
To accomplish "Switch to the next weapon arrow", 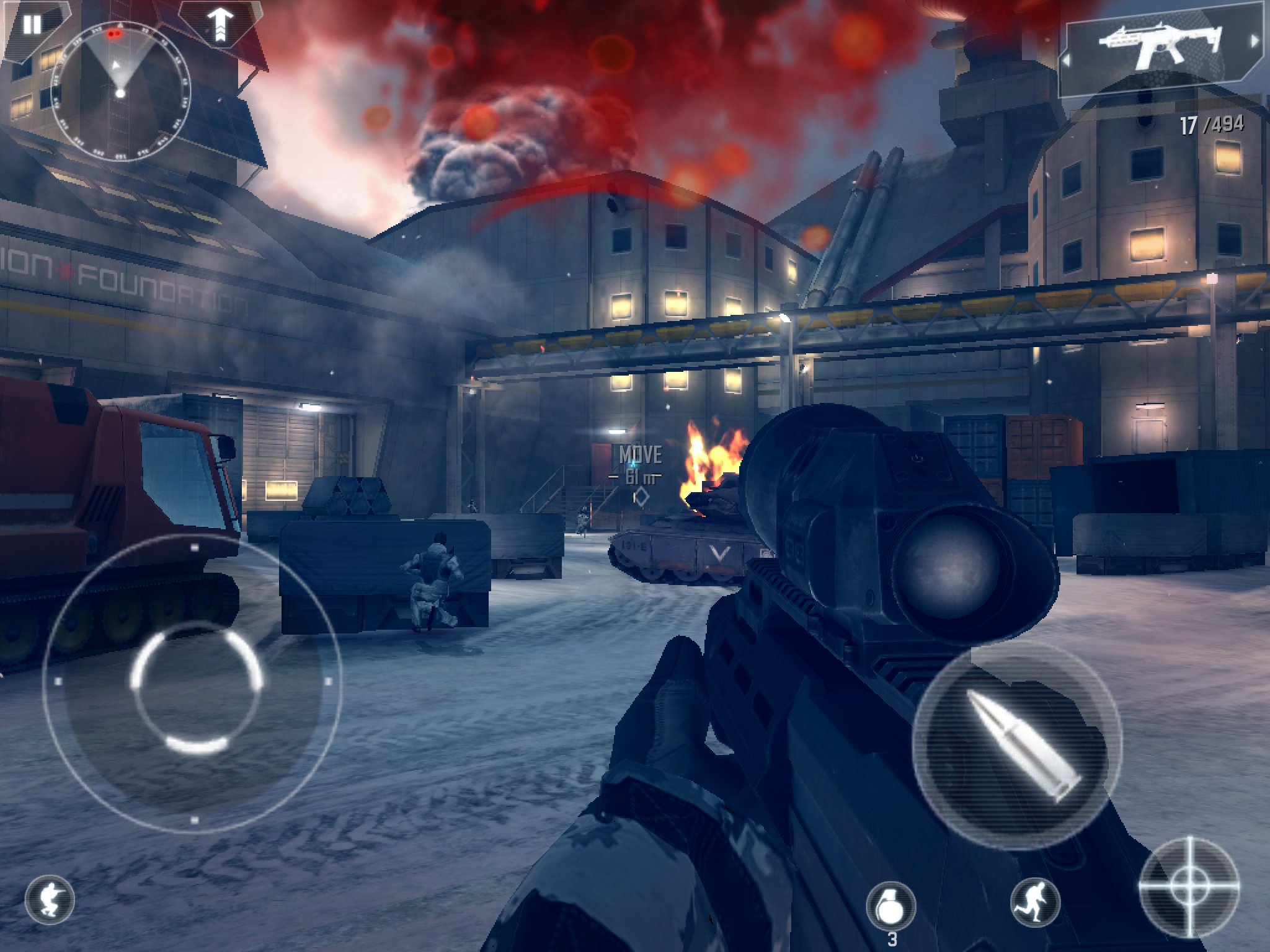I will click(x=1254, y=42).
